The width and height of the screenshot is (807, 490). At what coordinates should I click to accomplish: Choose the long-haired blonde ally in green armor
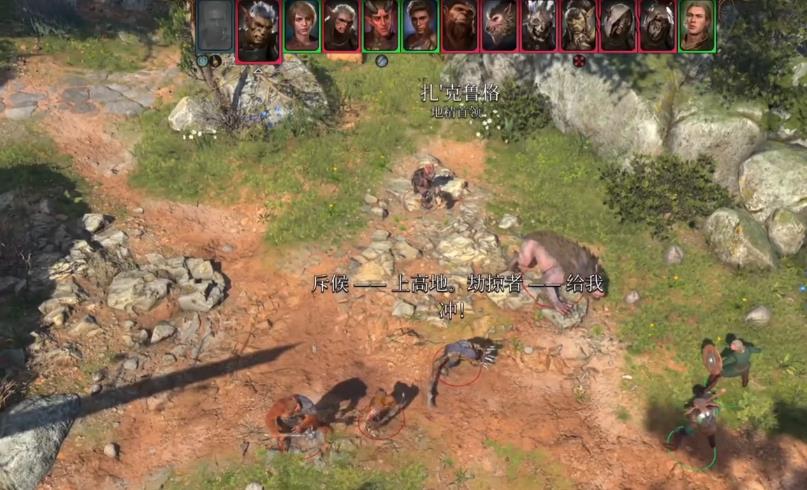pyautogui.click(x=697, y=26)
